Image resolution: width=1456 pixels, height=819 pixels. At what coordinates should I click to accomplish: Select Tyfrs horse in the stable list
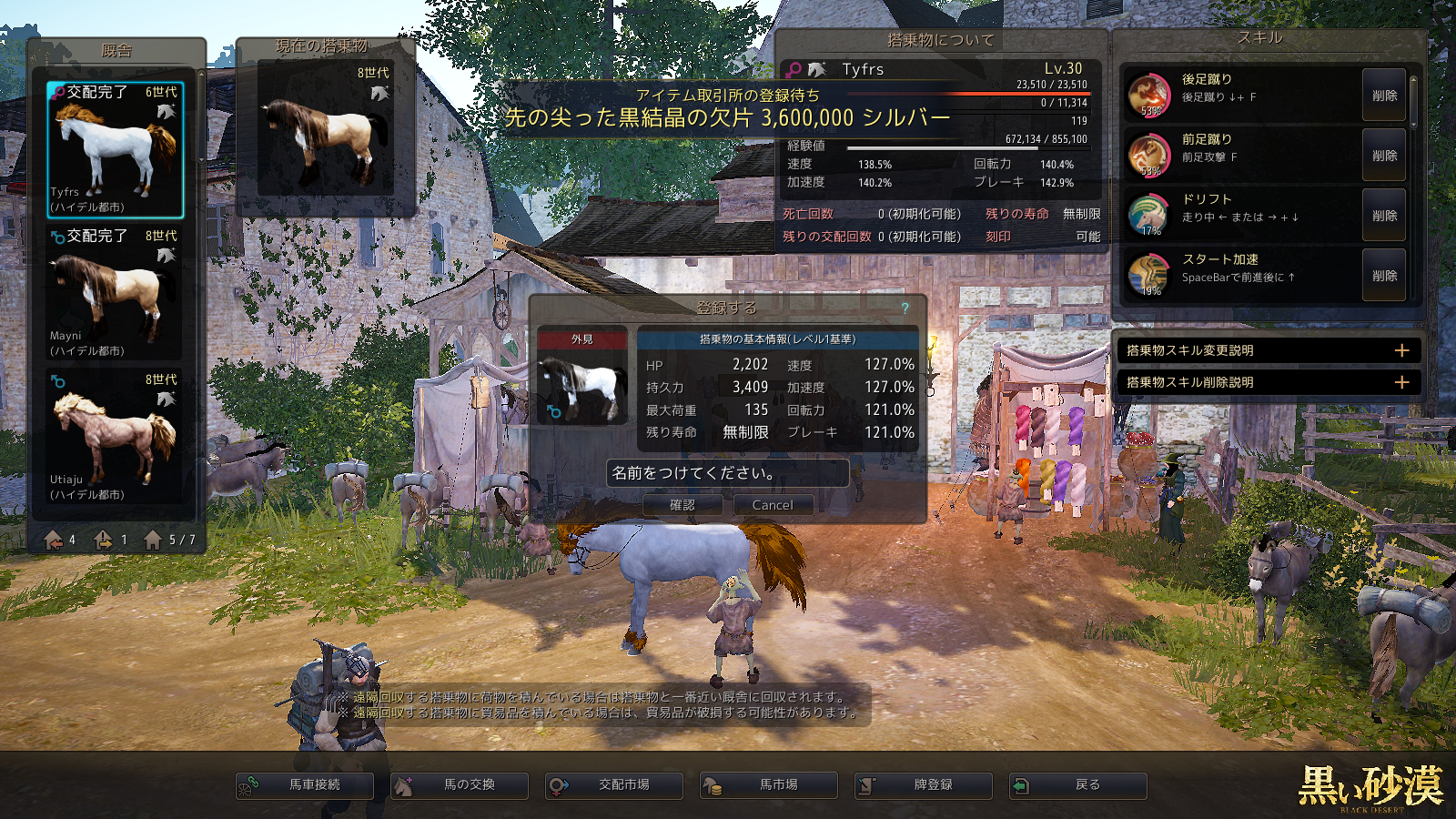(x=116, y=149)
